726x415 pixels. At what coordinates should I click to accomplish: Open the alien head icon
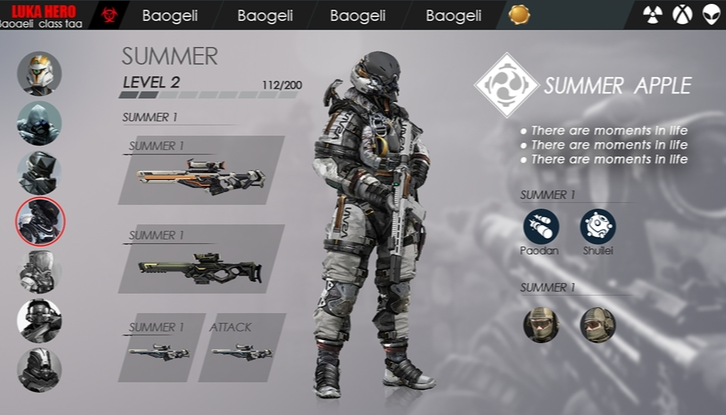tap(711, 15)
